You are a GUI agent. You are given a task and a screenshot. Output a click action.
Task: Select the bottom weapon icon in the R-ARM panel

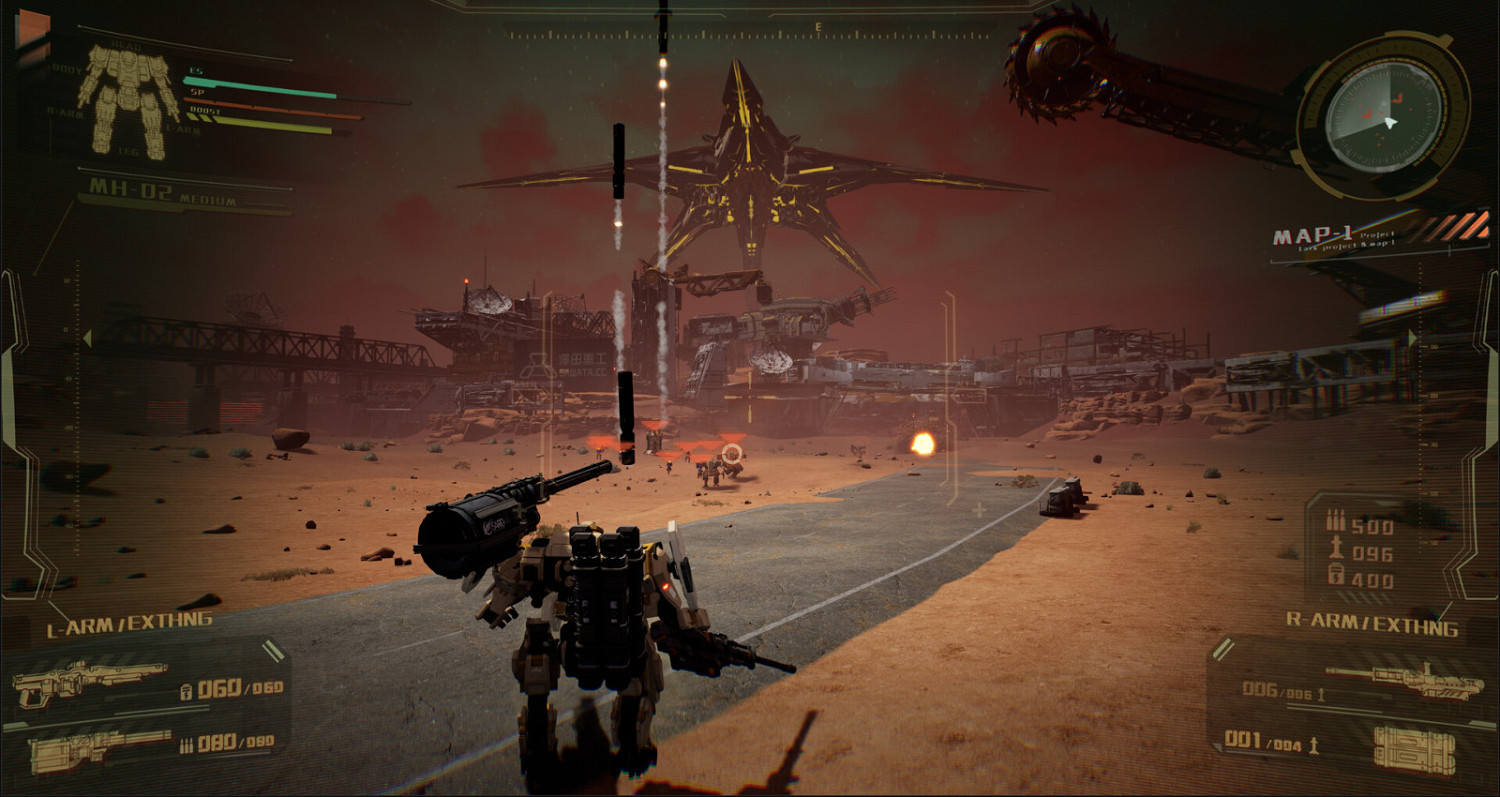coord(1415,751)
